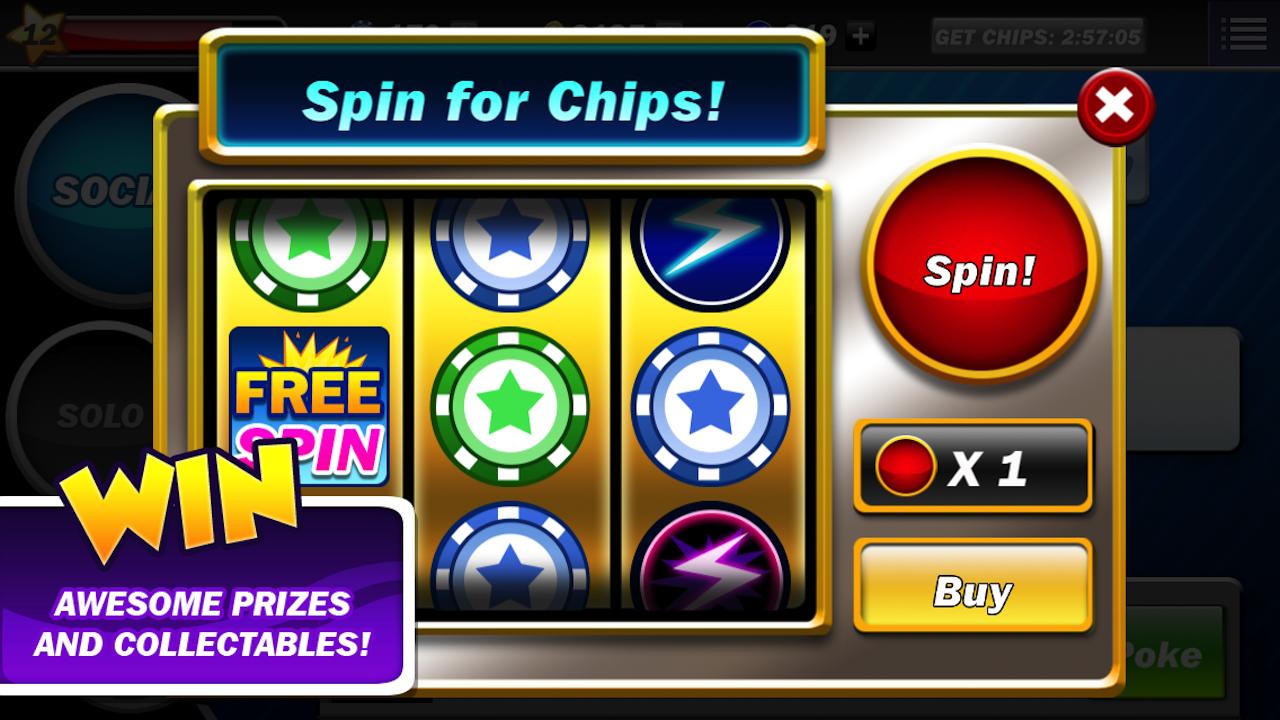This screenshot has width=1280, height=720.
Task: Click the plus icon to add currency
Action: [x=859, y=37]
